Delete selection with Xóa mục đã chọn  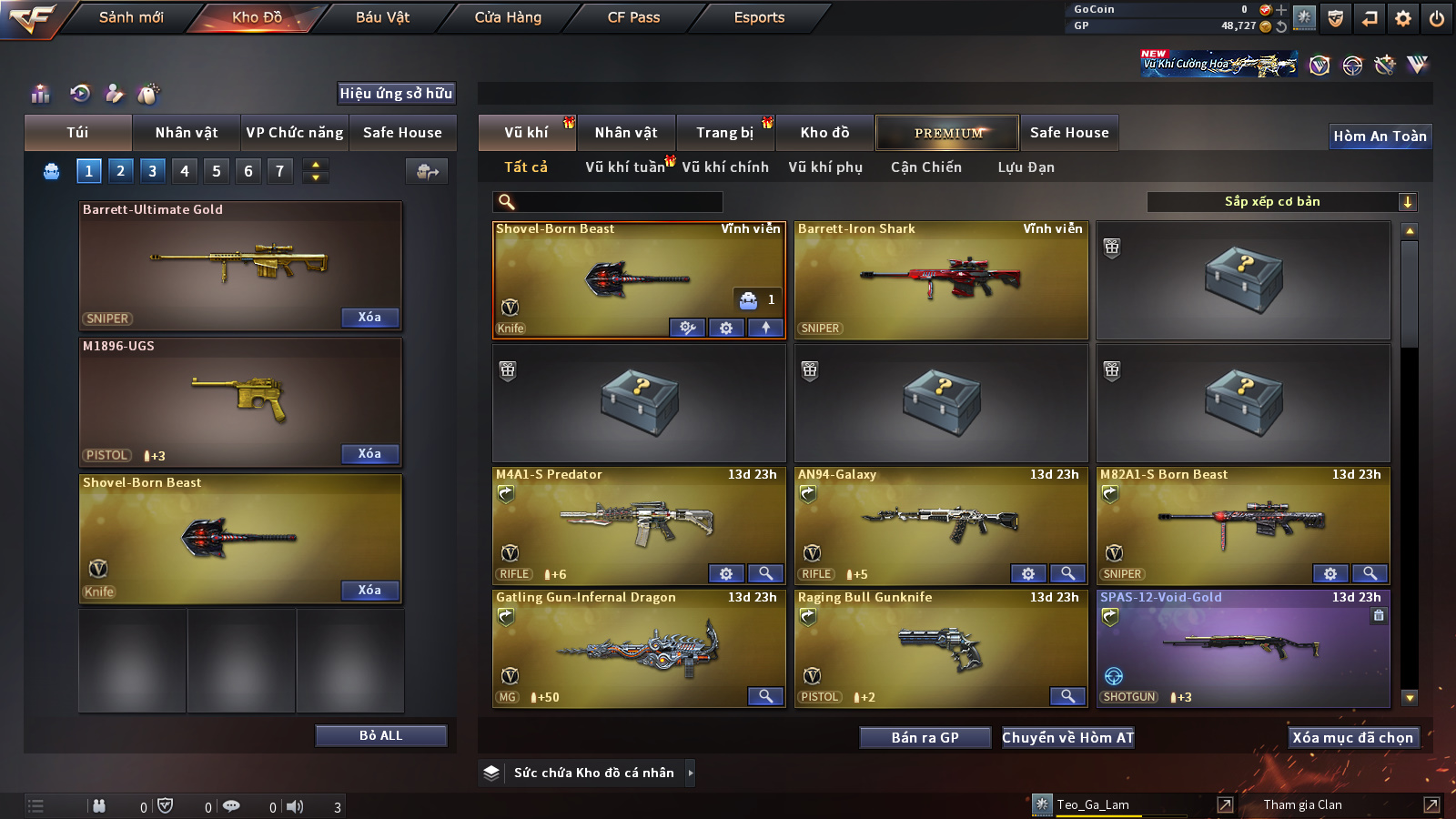click(1352, 738)
